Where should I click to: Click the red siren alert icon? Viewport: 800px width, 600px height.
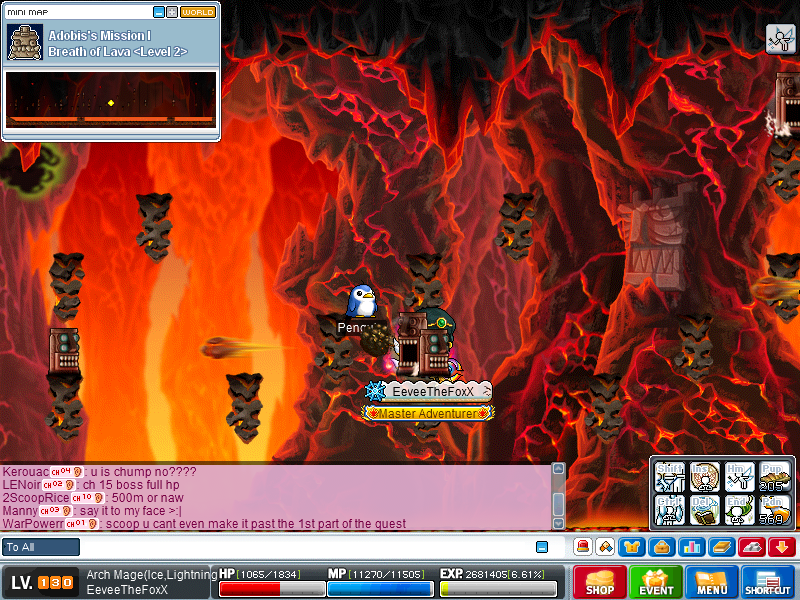(581, 547)
